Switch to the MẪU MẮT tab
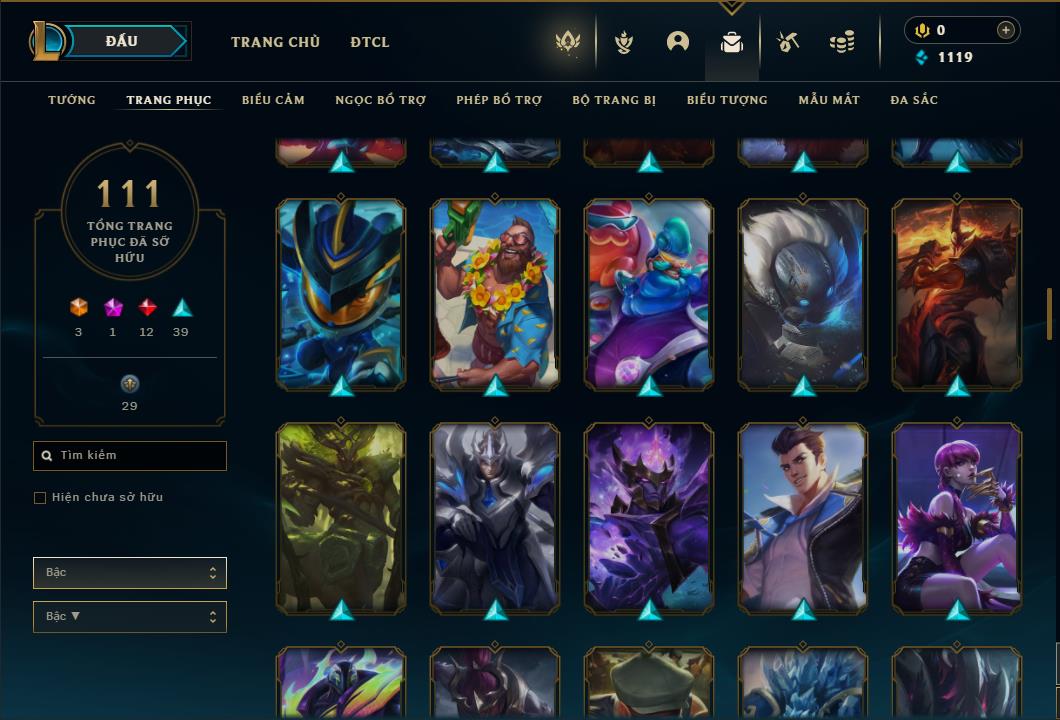 (x=829, y=100)
